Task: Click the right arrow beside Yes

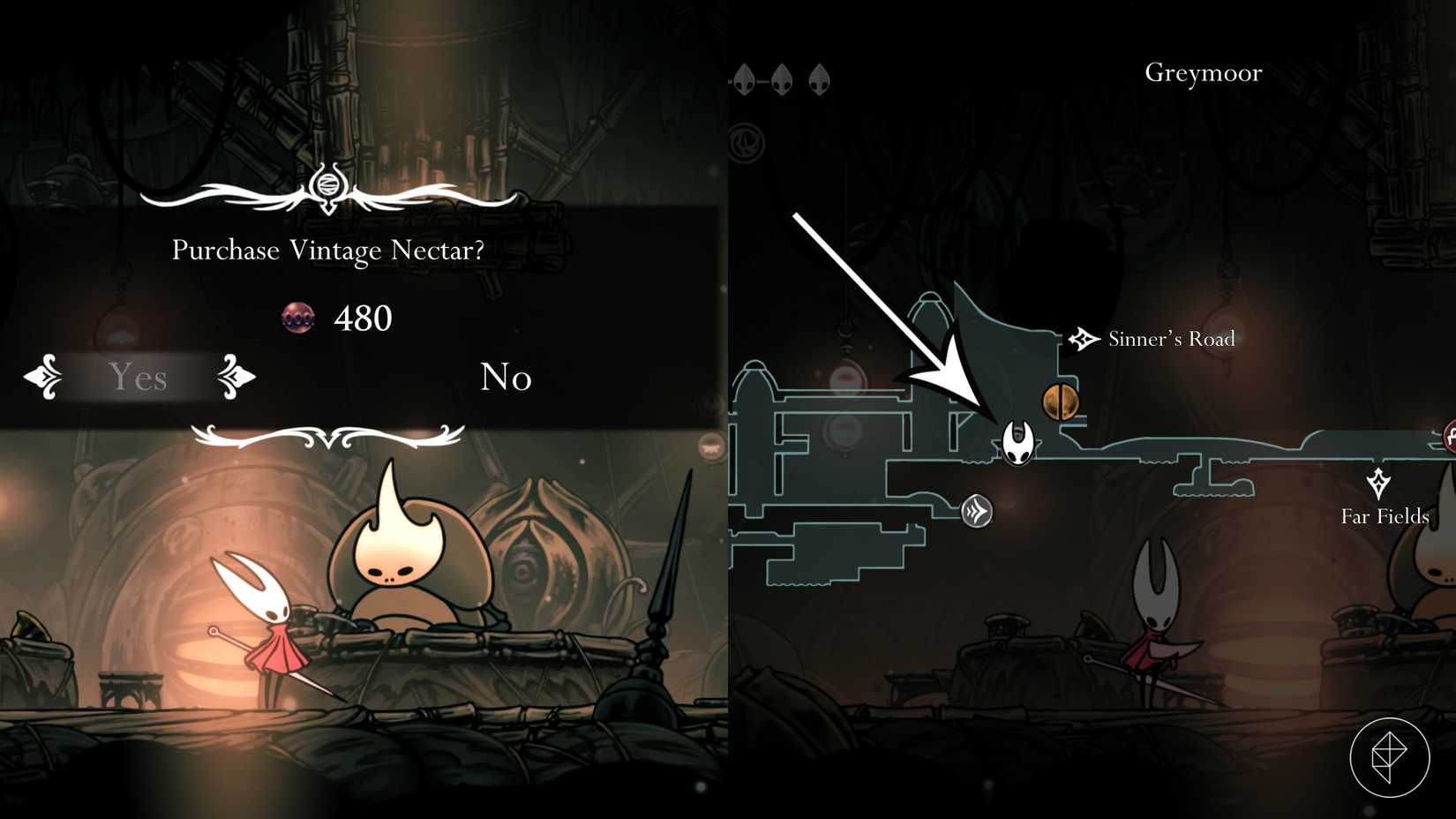Action: [232, 378]
